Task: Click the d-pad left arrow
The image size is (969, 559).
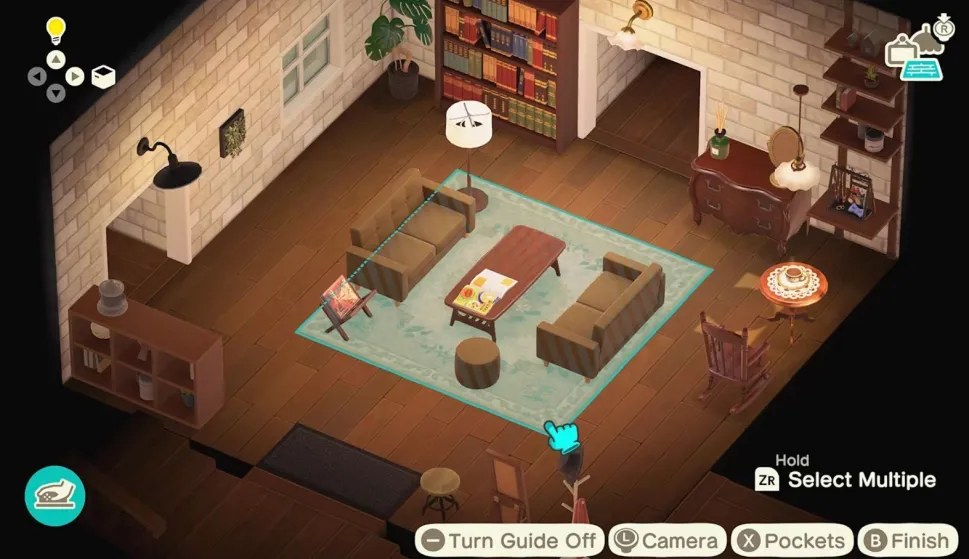Action: pyautogui.click(x=37, y=76)
